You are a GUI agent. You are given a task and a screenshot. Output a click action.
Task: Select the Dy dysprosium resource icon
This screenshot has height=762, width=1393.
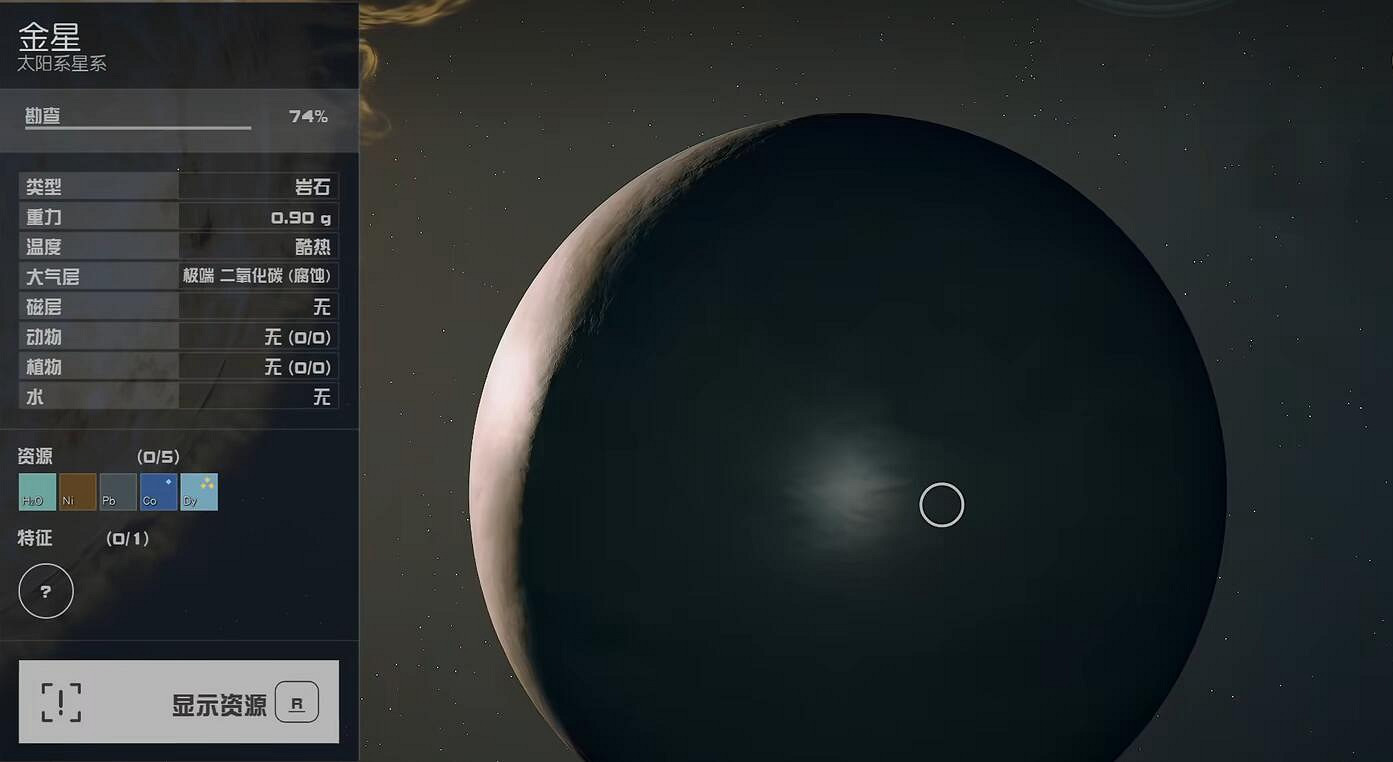(197, 492)
